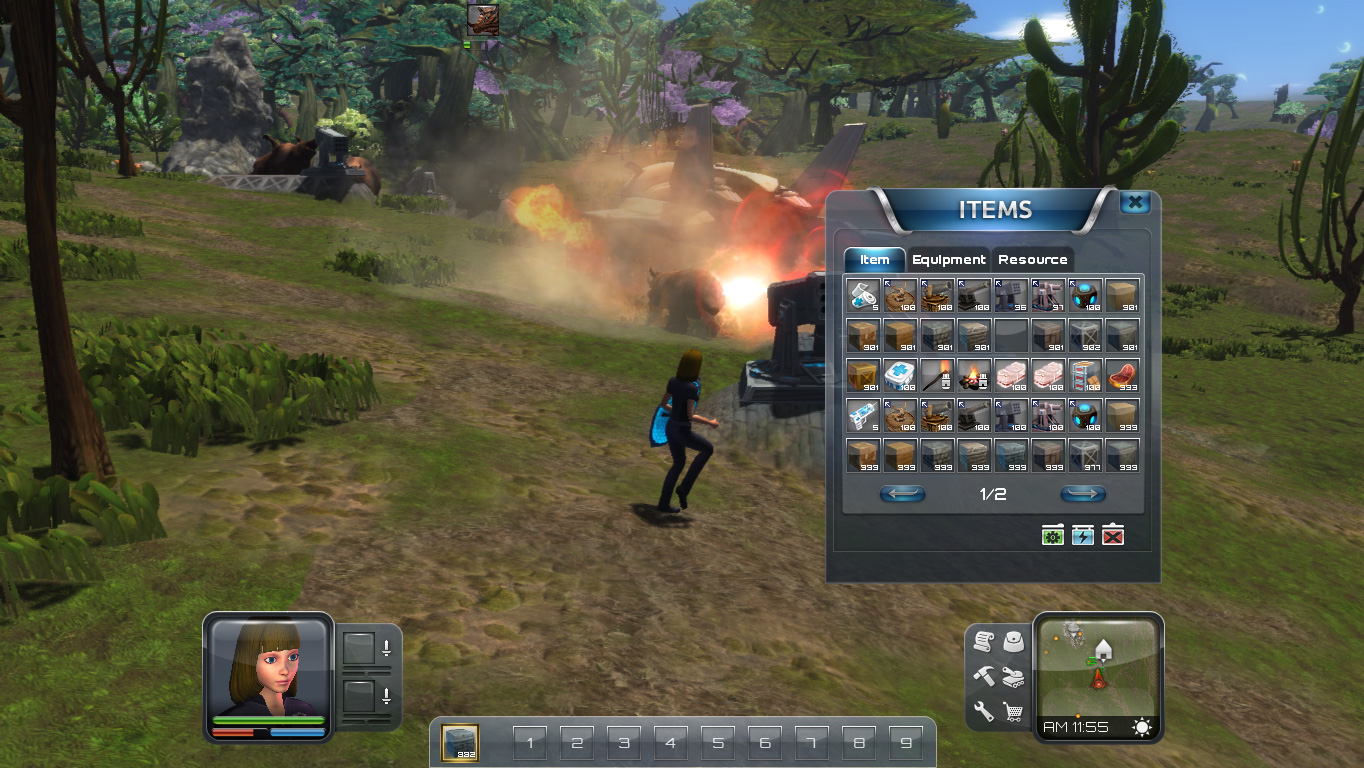Pick the torch item slot
This screenshot has height=768, width=1364.
[938, 375]
